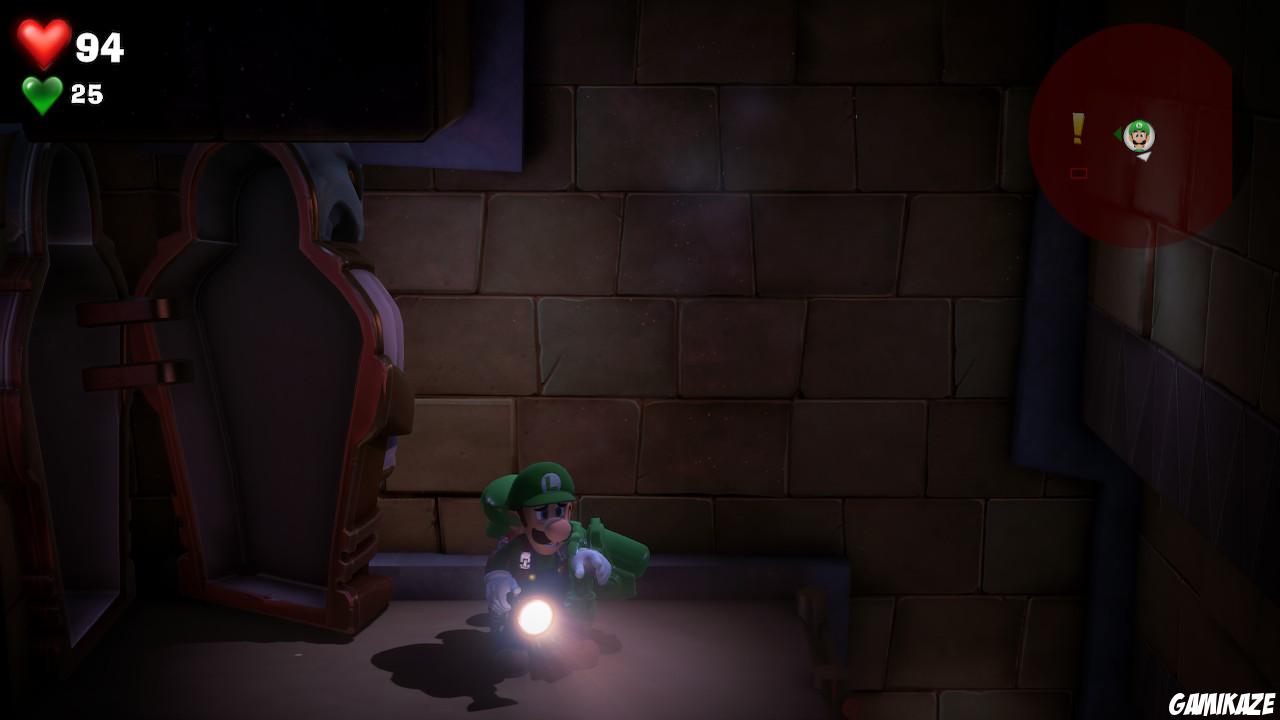Click the red room outline on the minimap
The width and height of the screenshot is (1280, 720).
(x=1078, y=172)
